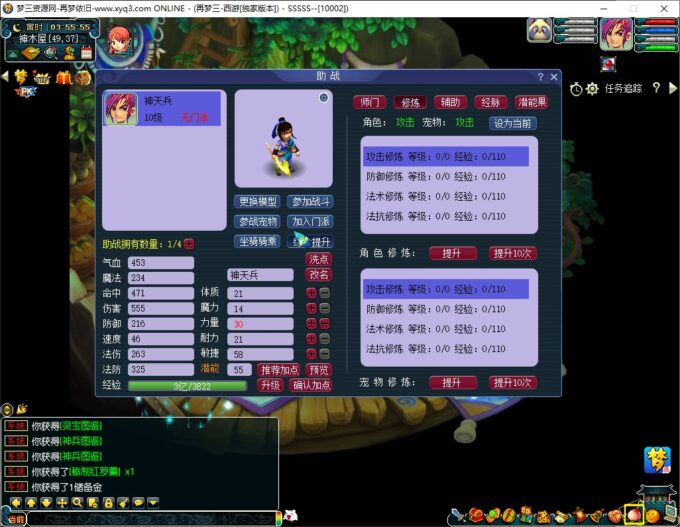
Task: Click 洗点 to reset attribute points
Action: [318, 259]
